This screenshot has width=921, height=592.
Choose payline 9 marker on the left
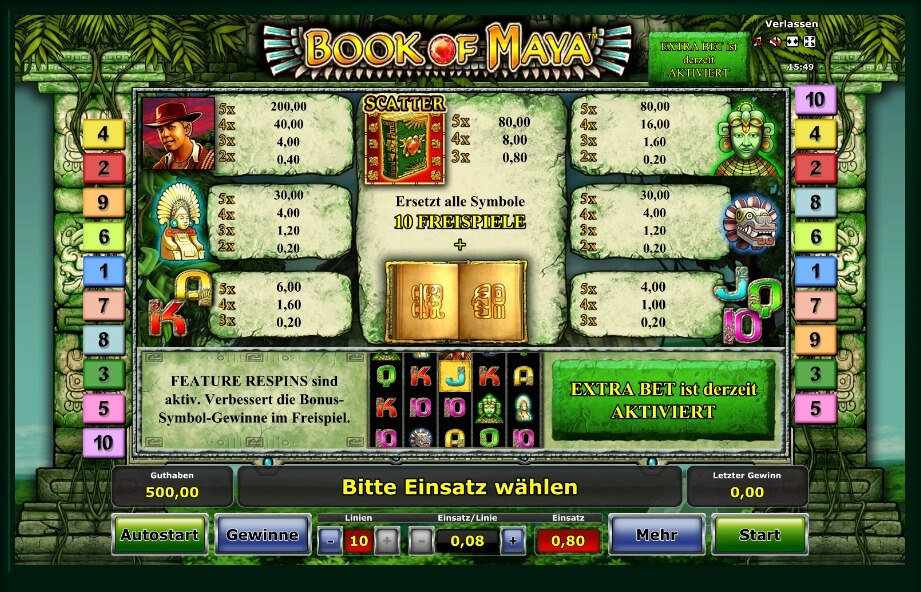tap(104, 202)
